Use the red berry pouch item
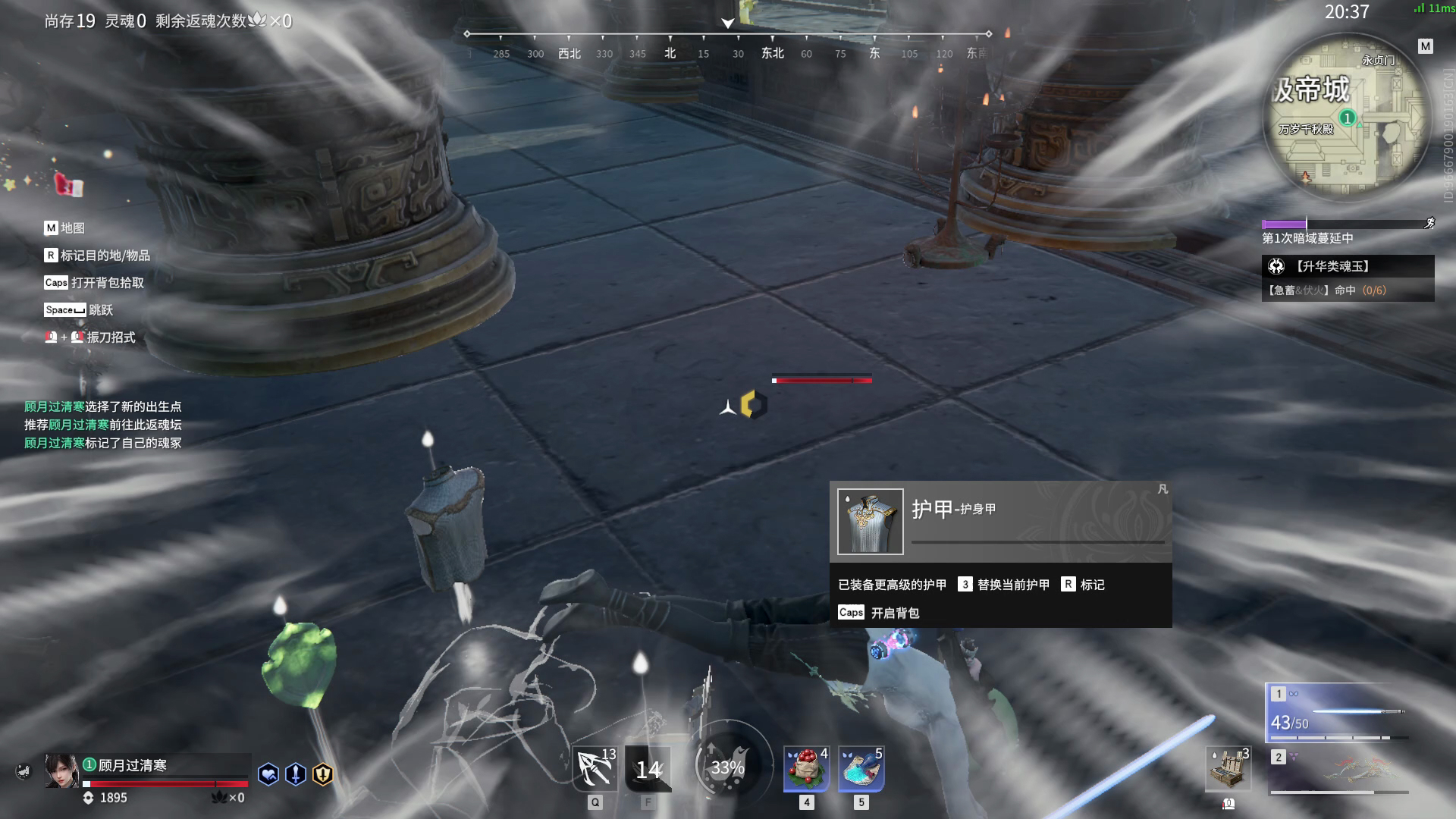The image size is (1456, 819). pyautogui.click(x=806, y=769)
